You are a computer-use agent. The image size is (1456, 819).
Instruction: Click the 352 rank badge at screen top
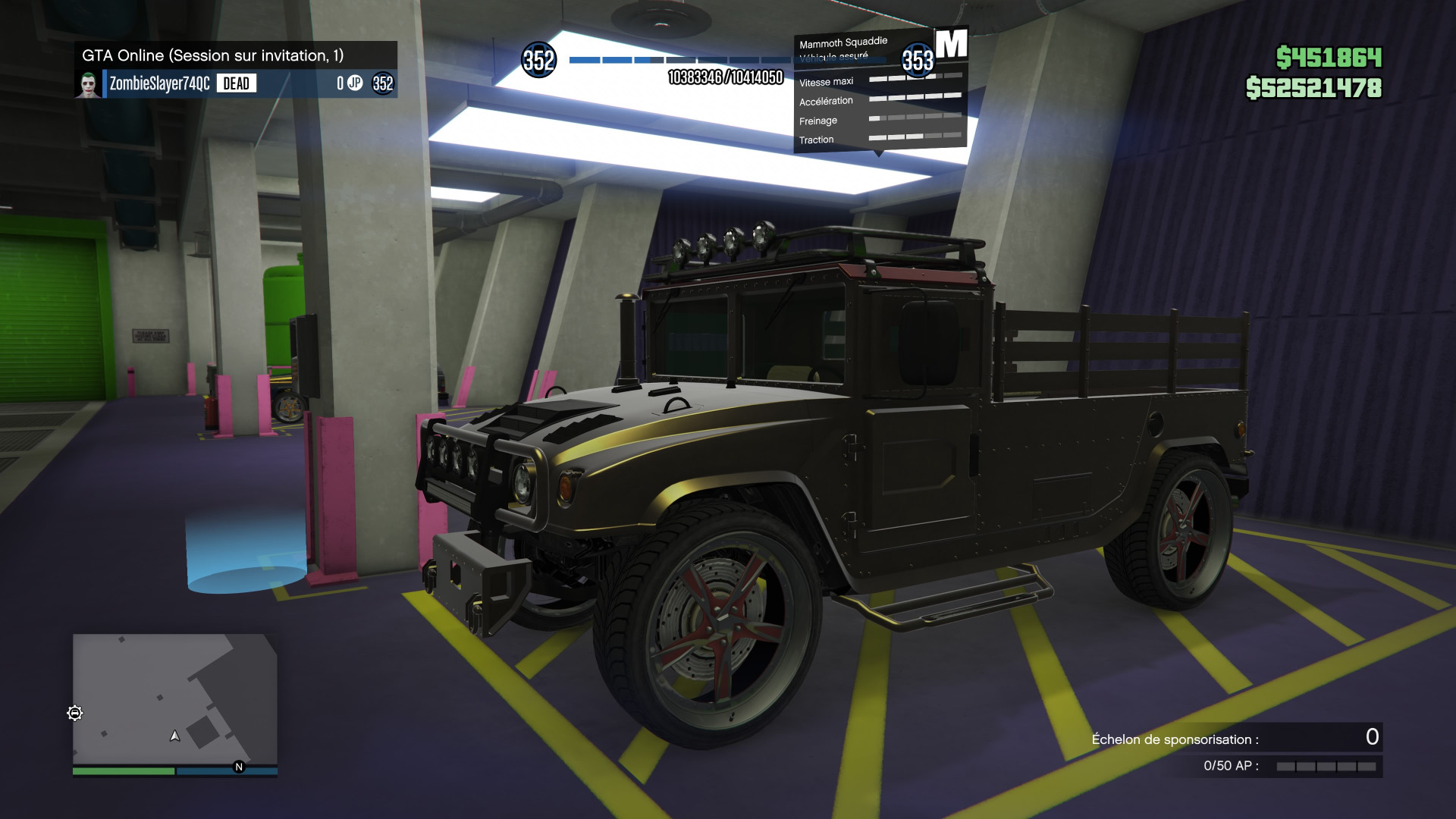[538, 61]
